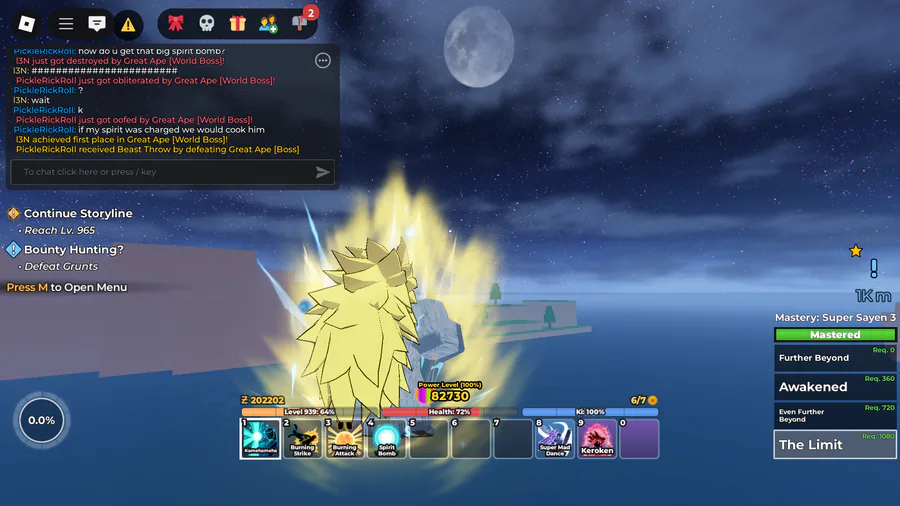Activate the Kamehameha ability slot
This screenshot has height=506, width=900.
(x=259, y=438)
